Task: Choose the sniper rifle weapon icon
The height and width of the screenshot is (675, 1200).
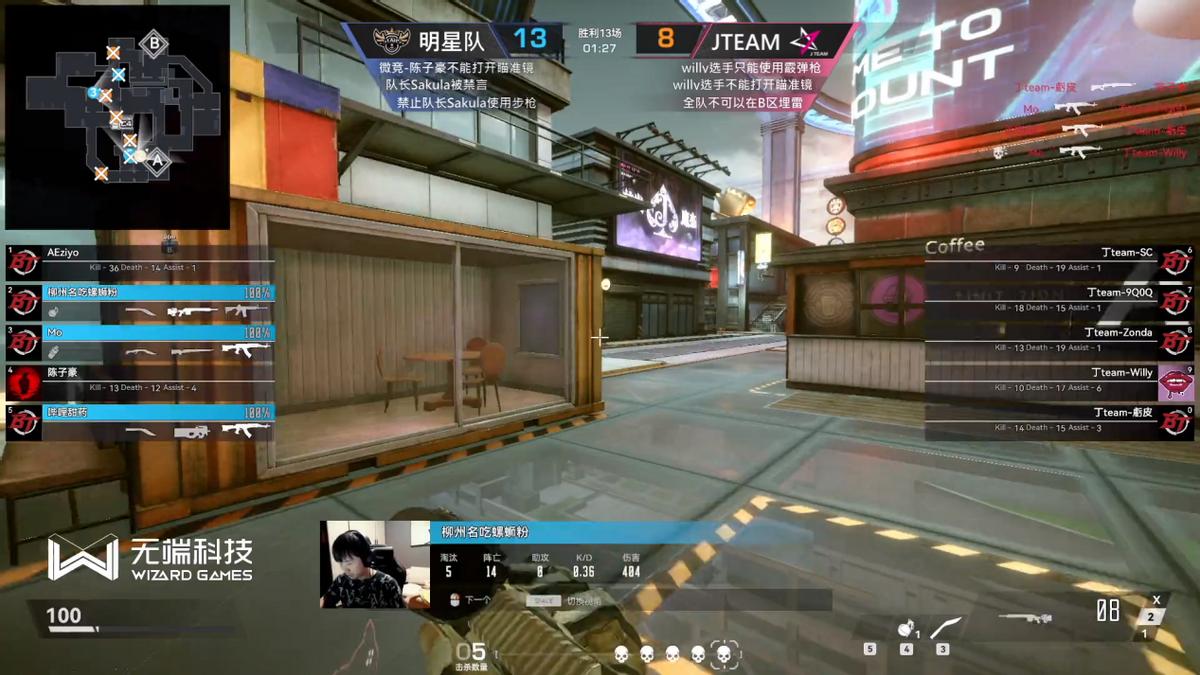Action: [x=1024, y=618]
